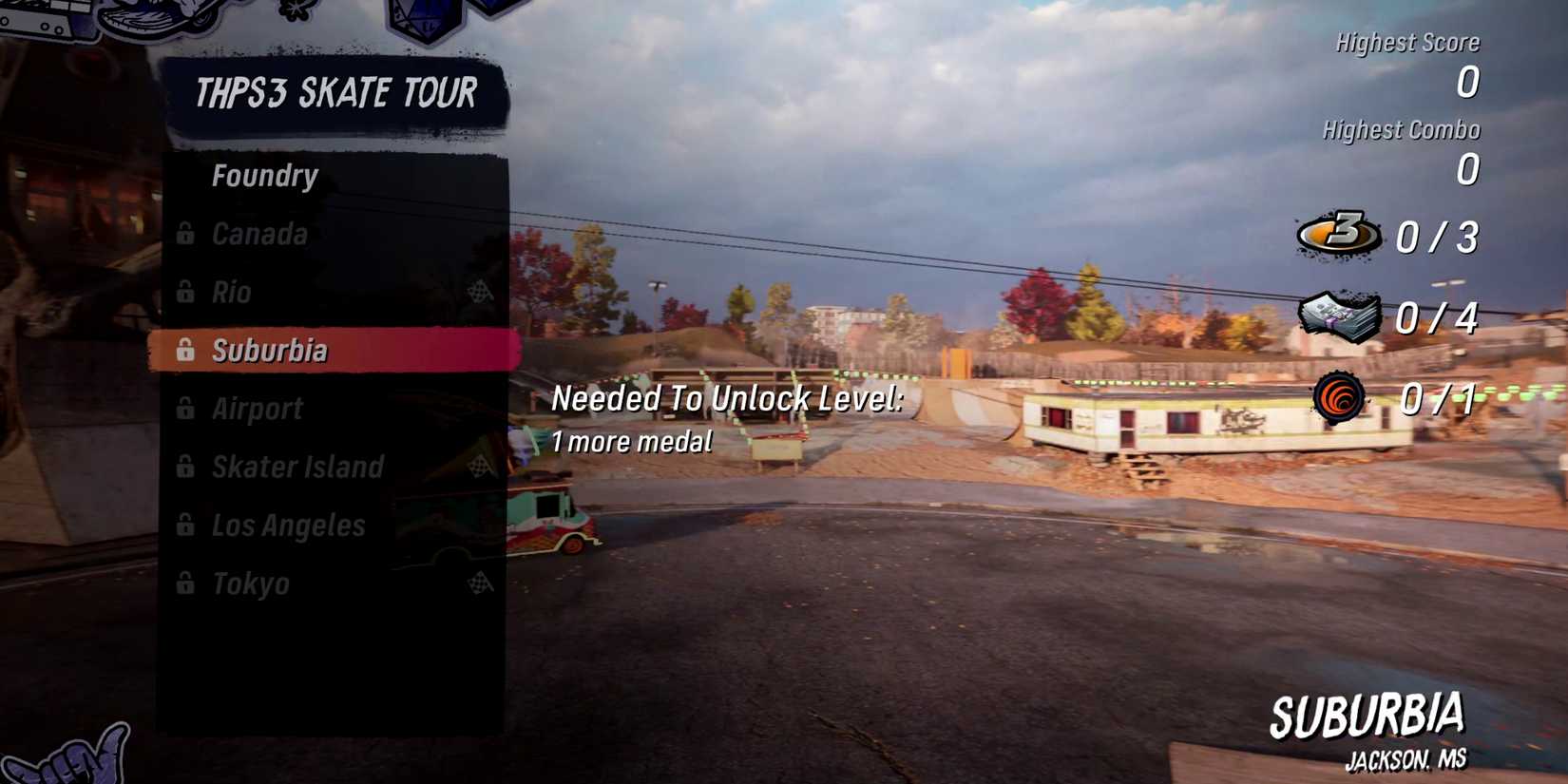The height and width of the screenshot is (784, 1568).
Task: Click the lock icon beside Airport
Action: click(x=184, y=409)
